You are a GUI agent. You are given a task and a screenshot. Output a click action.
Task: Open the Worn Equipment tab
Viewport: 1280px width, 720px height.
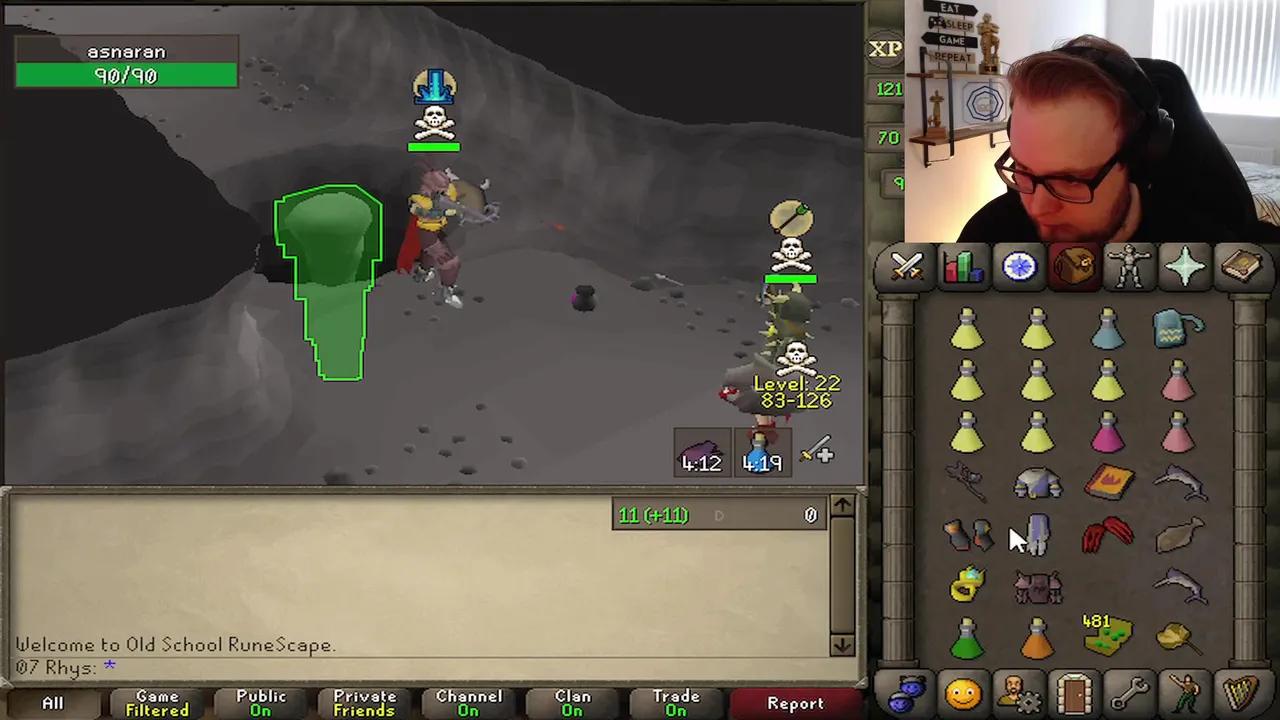[x=1129, y=265]
